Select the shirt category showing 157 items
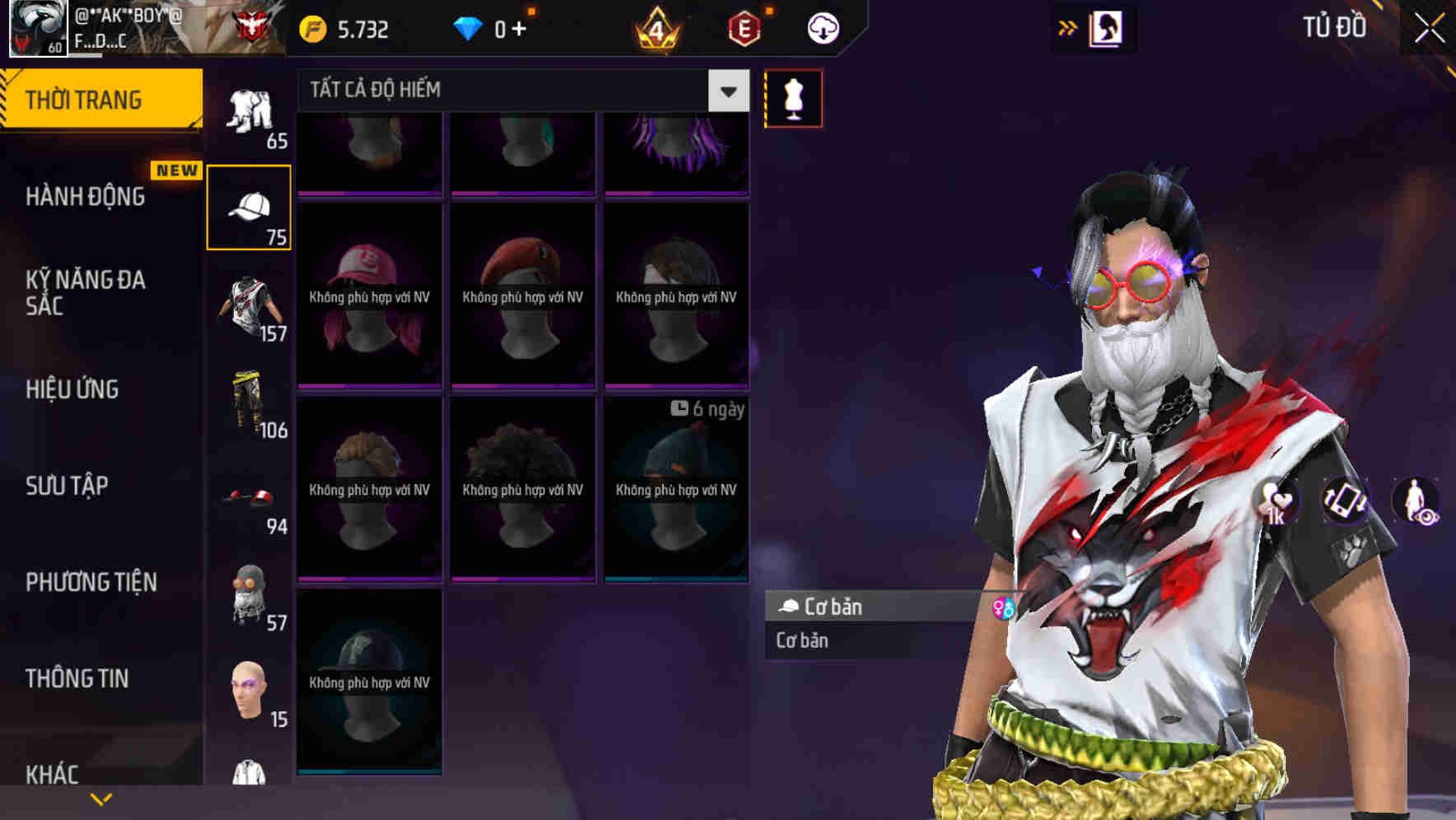1456x820 pixels. [248, 305]
